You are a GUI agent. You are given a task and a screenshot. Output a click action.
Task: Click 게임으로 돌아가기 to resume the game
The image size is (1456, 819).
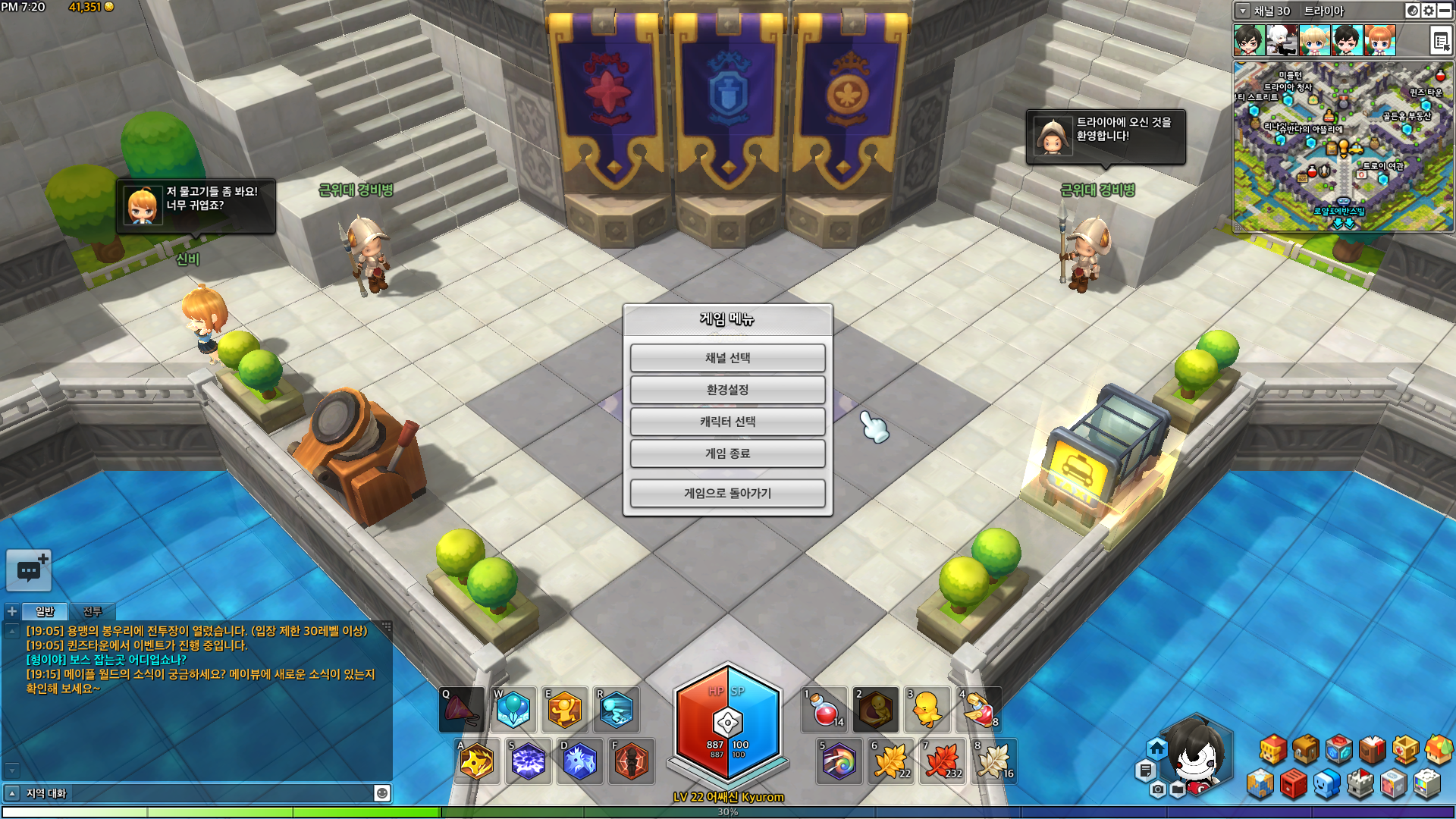727,493
